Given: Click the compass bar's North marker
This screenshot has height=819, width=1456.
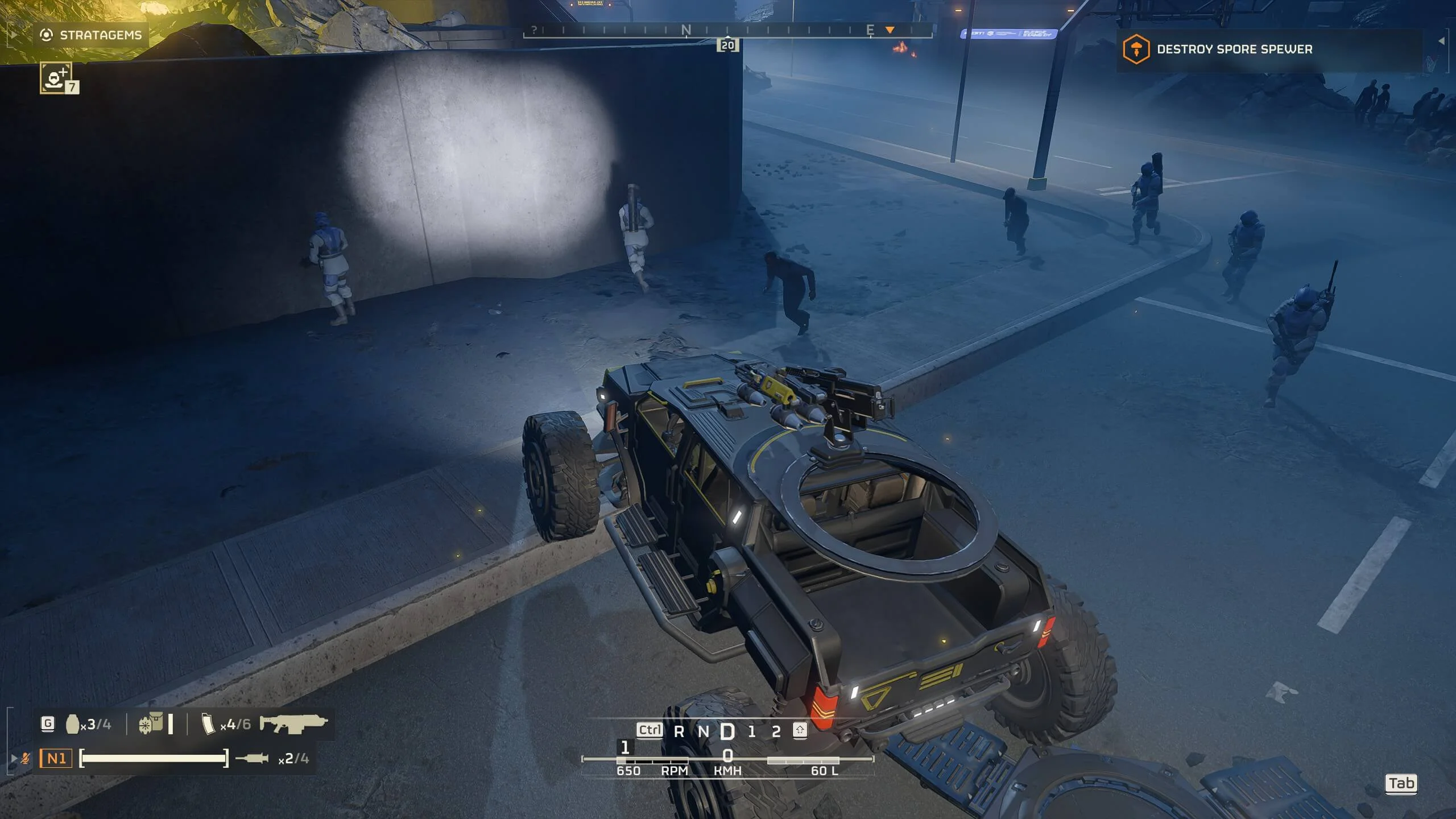Looking at the screenshot, I should pos(686,30).
